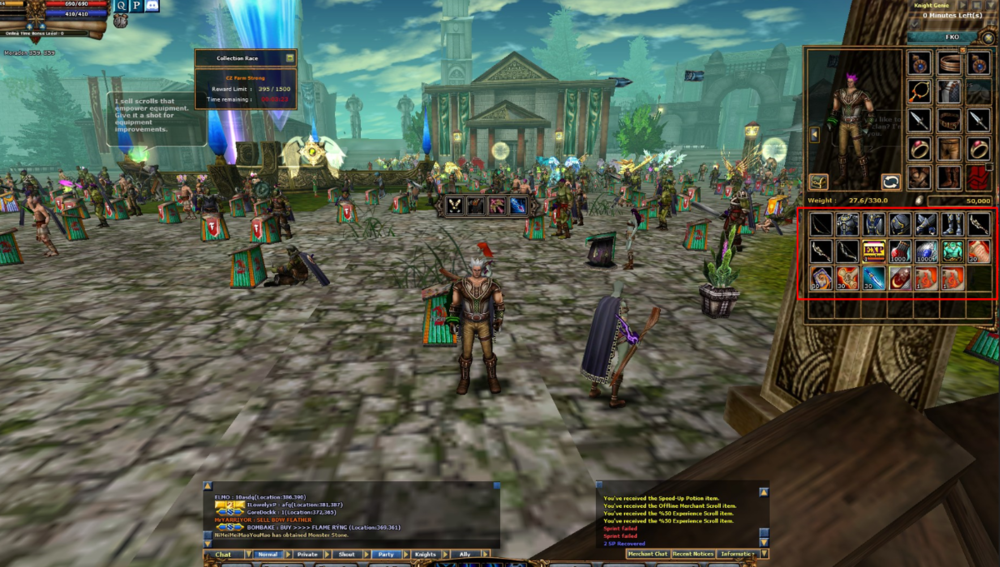Select the blue dagger scroll item
This screenshot has width=1000, height=567.
pos(873,278)
